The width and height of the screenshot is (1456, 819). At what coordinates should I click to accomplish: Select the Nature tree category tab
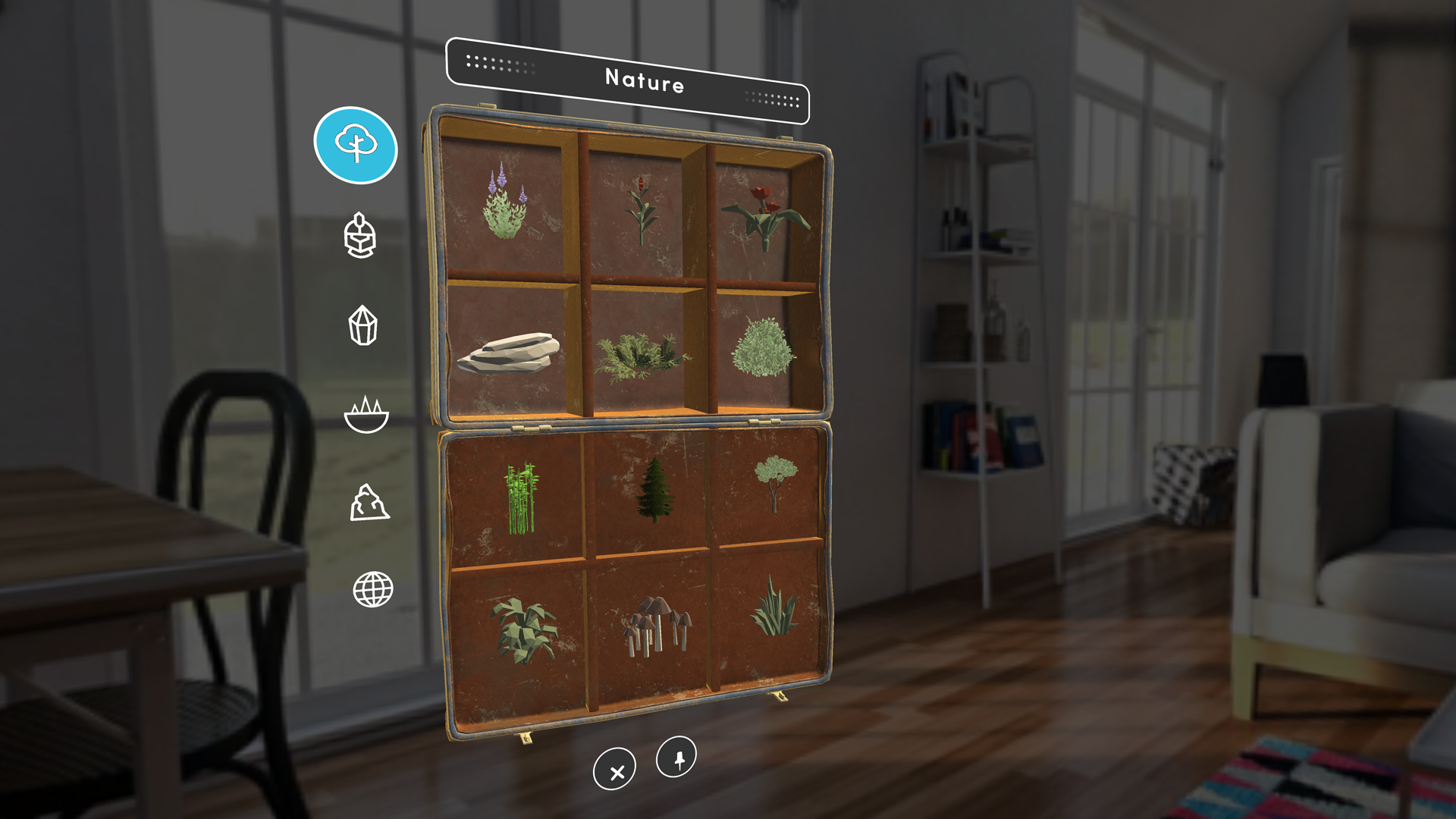click(x=356, y=145)
